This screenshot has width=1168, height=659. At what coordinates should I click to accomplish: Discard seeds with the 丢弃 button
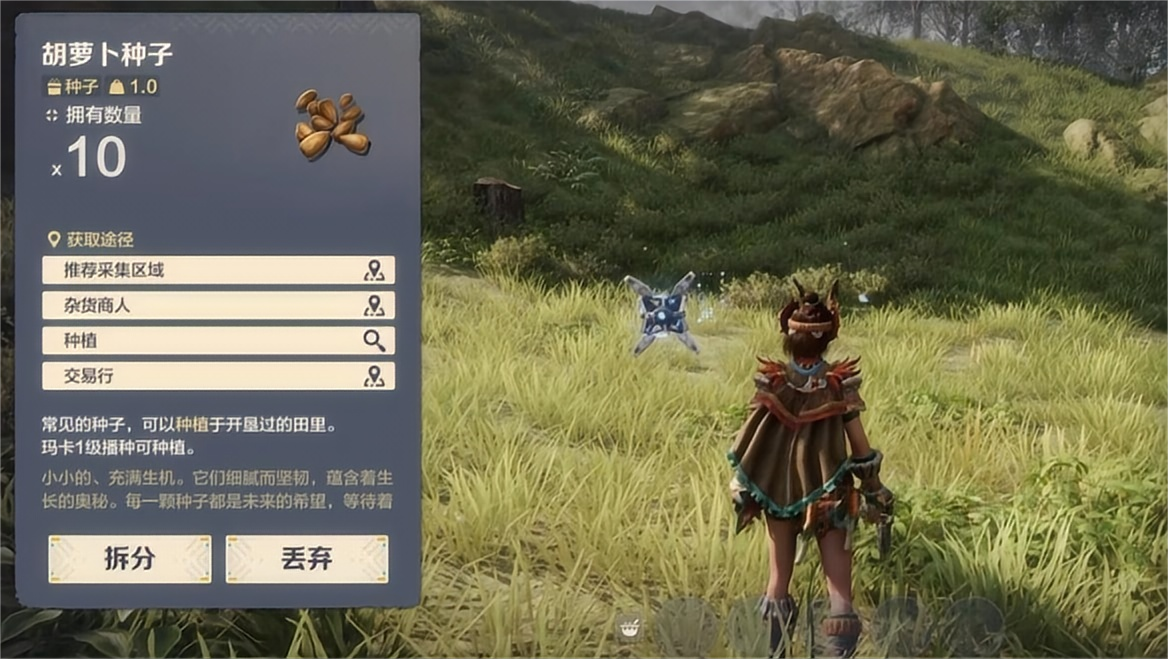pyautogui.click(x=306, y=558)
